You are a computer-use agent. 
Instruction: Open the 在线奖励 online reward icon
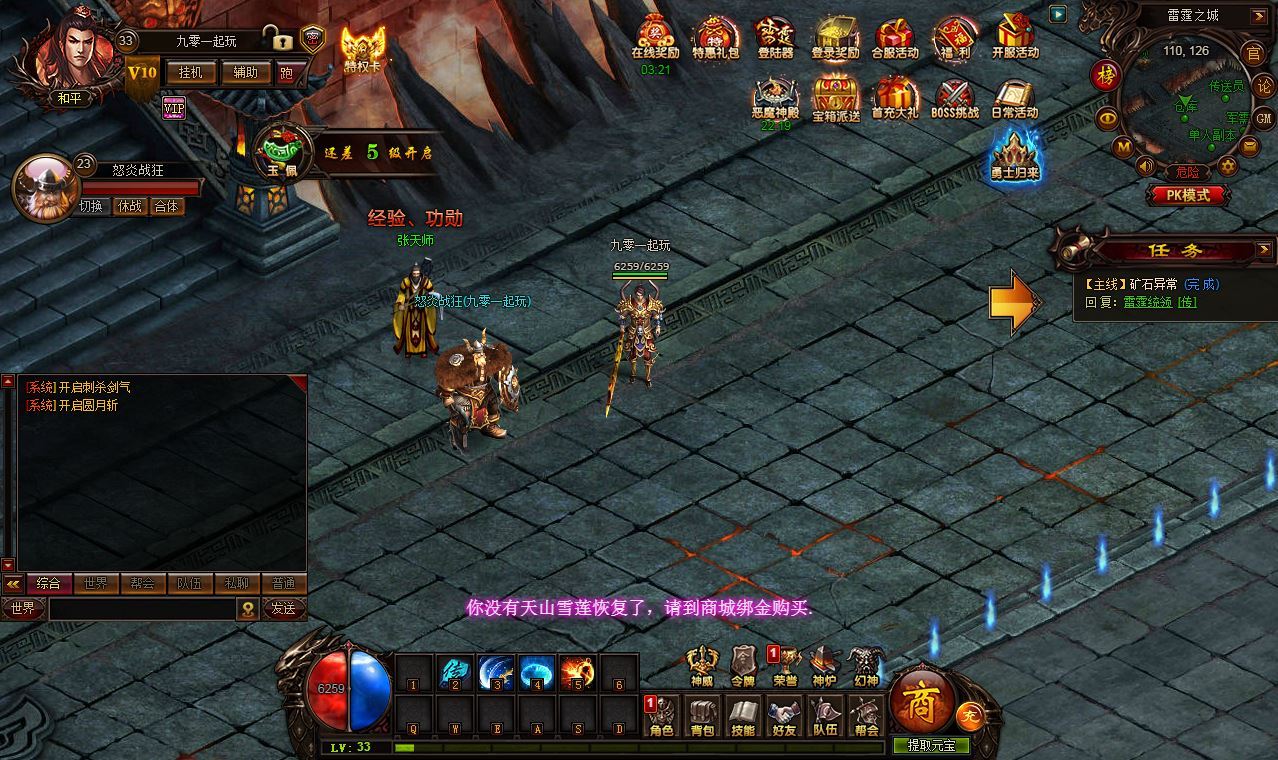point(655,37)
